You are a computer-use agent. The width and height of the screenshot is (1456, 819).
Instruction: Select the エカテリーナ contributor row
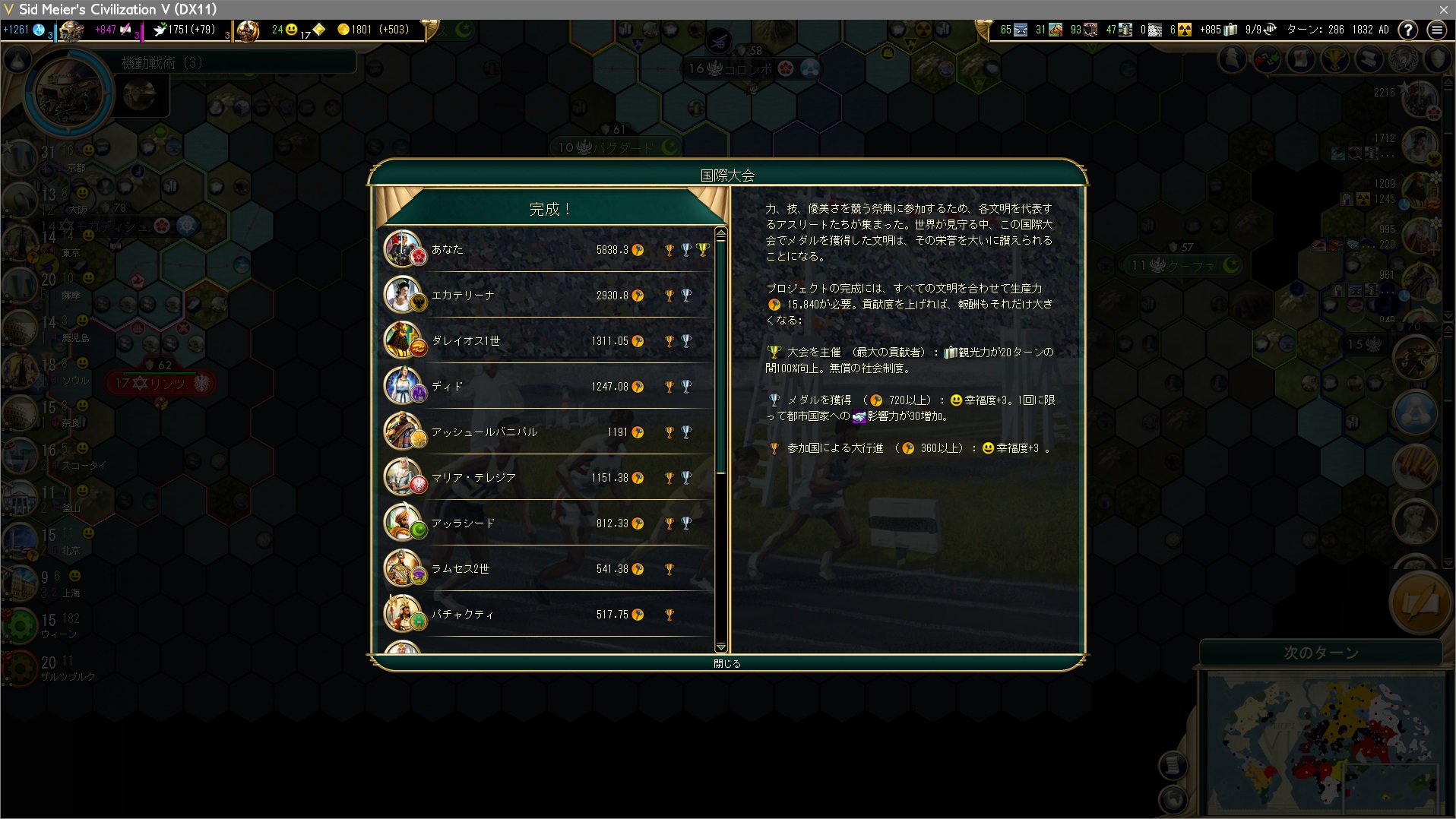[x=547, y=296]
